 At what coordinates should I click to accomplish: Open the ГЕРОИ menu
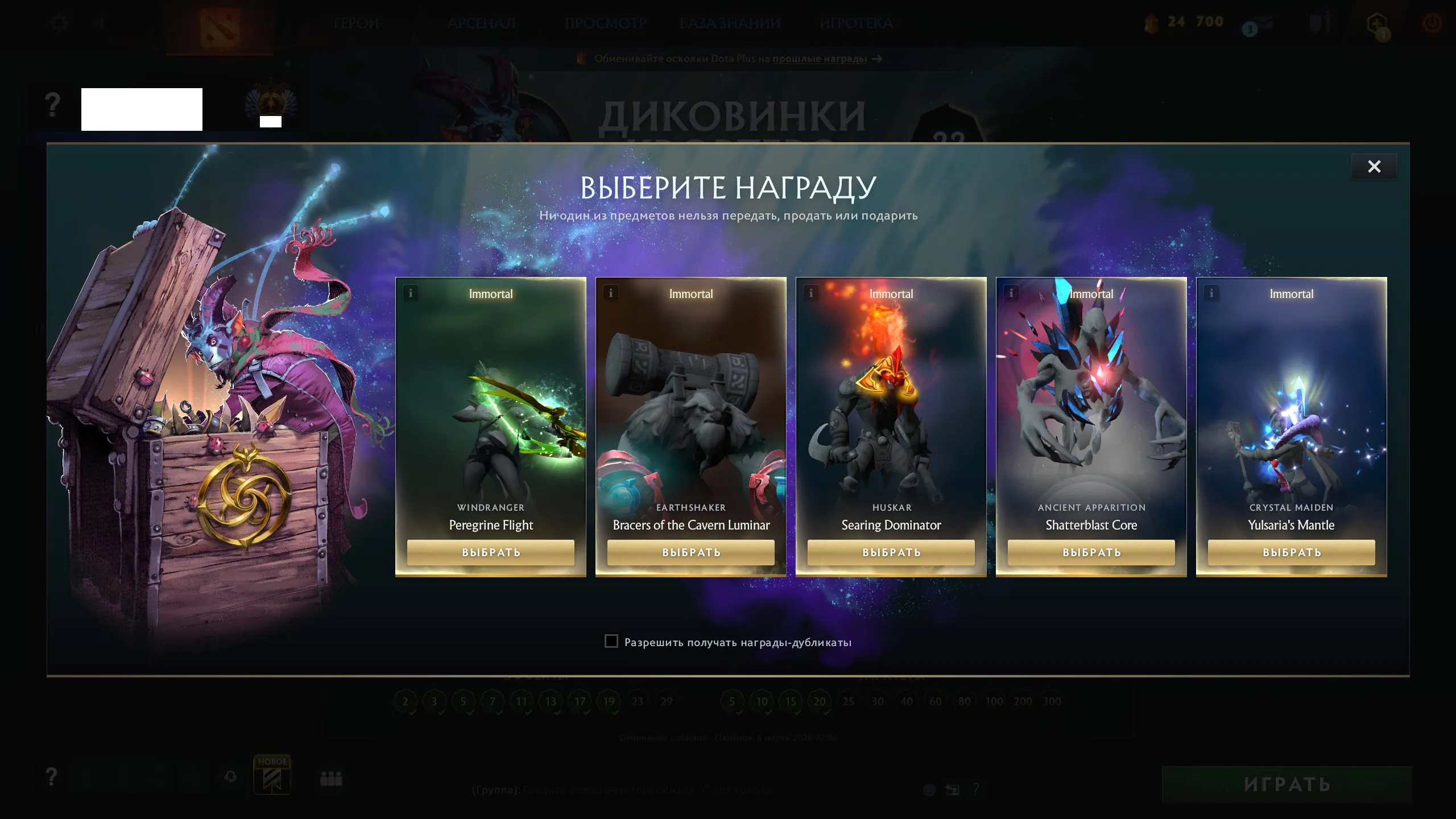pyautogui.click(x=357, y=23)
